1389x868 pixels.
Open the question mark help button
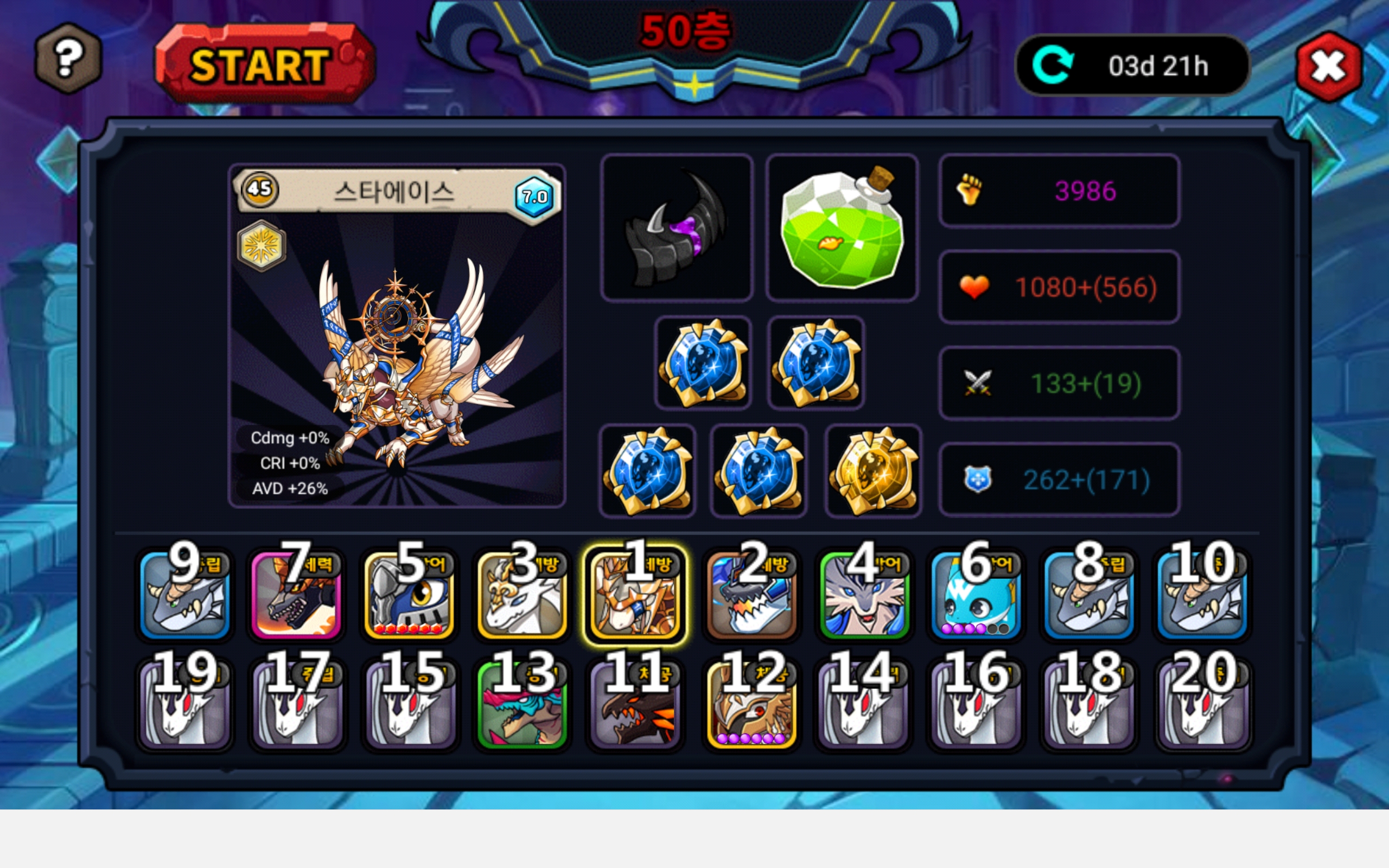point(68,59)
